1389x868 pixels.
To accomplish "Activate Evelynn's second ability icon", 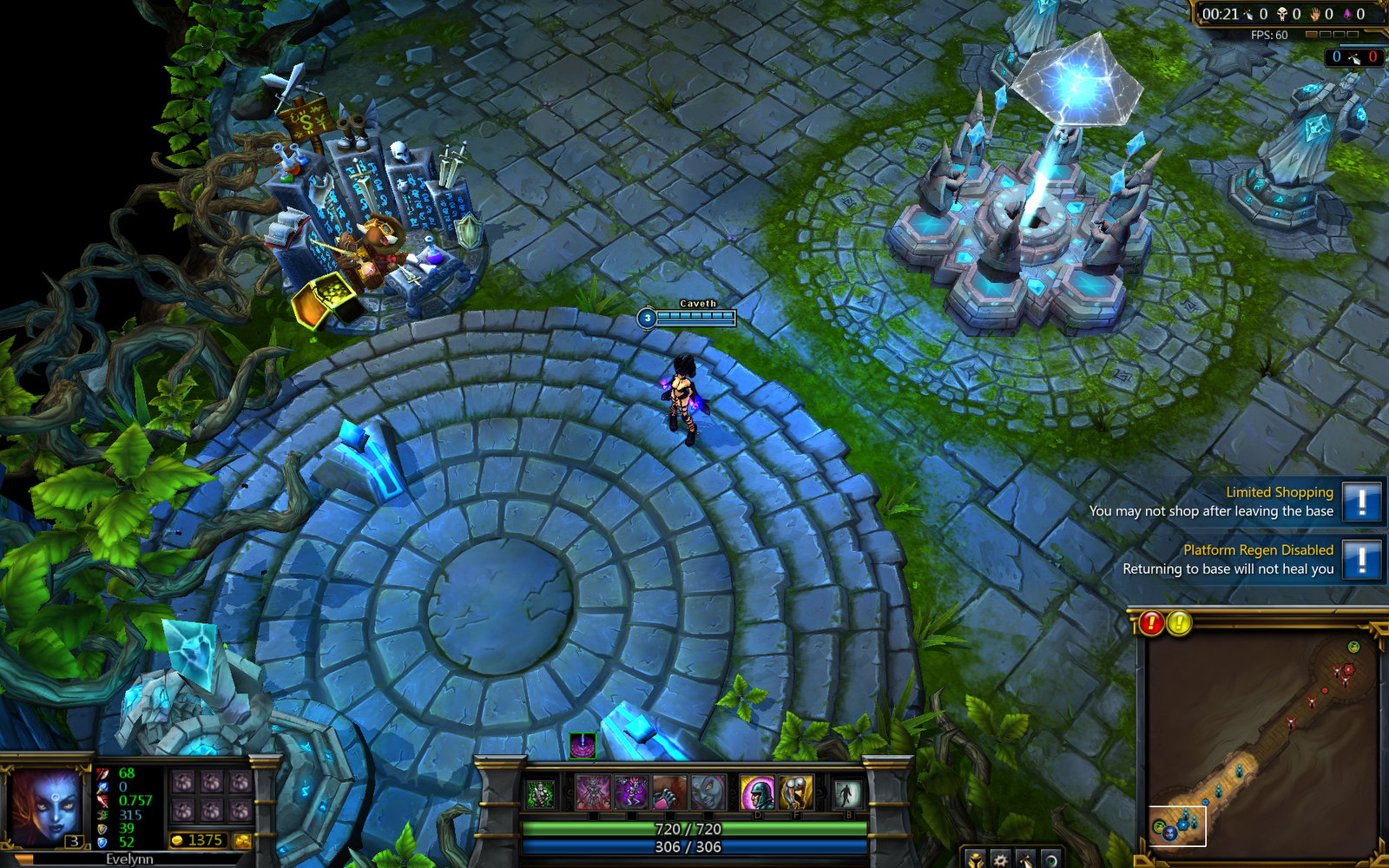I will [631, 792].
